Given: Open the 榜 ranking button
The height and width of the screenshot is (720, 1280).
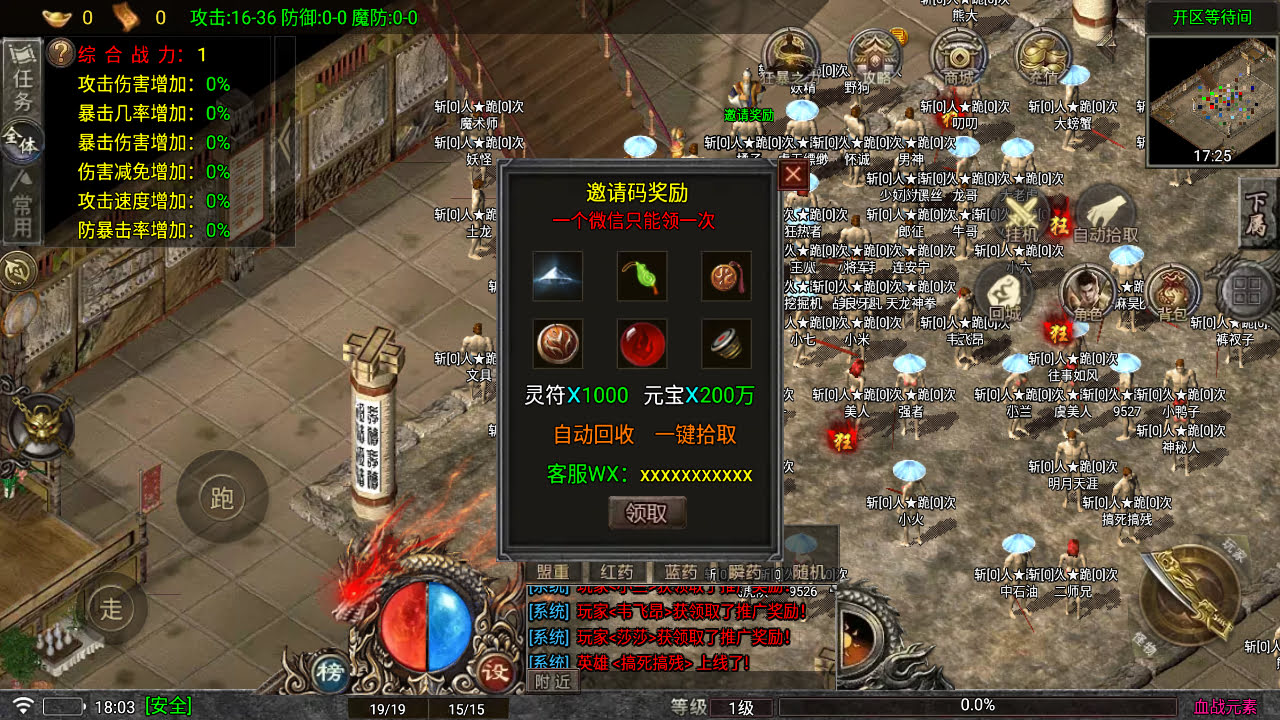Looking at the screenshot, I should 331,670.
